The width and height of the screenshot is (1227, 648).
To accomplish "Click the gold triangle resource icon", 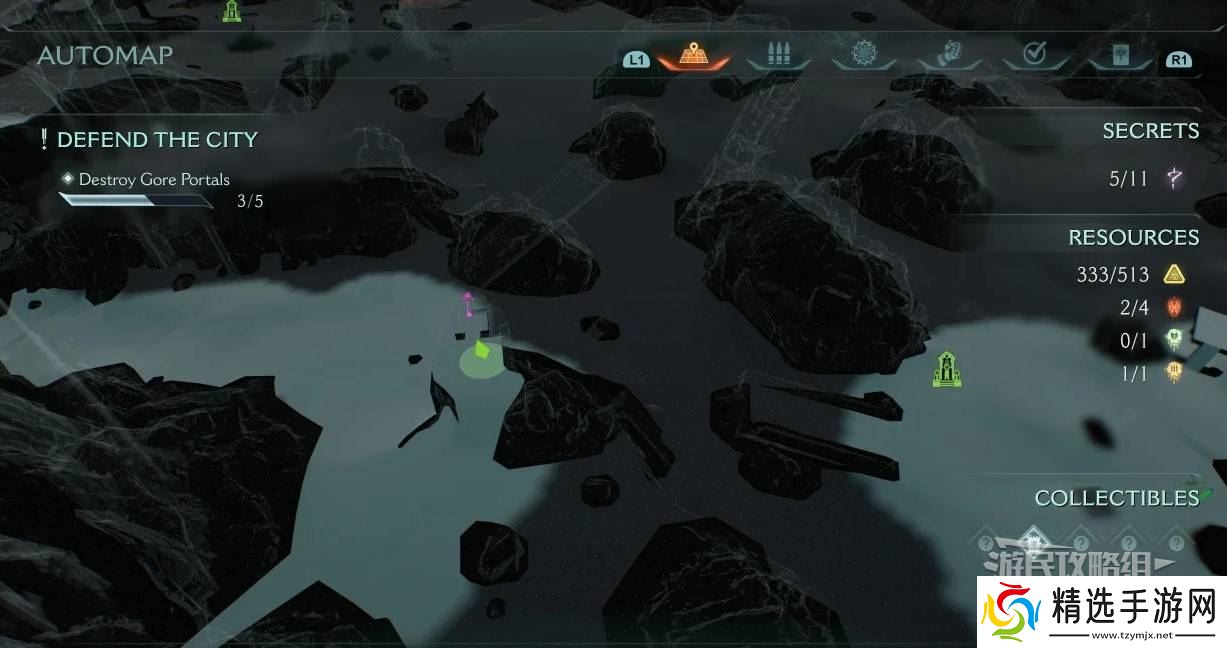I will [x=1174, y=274].
